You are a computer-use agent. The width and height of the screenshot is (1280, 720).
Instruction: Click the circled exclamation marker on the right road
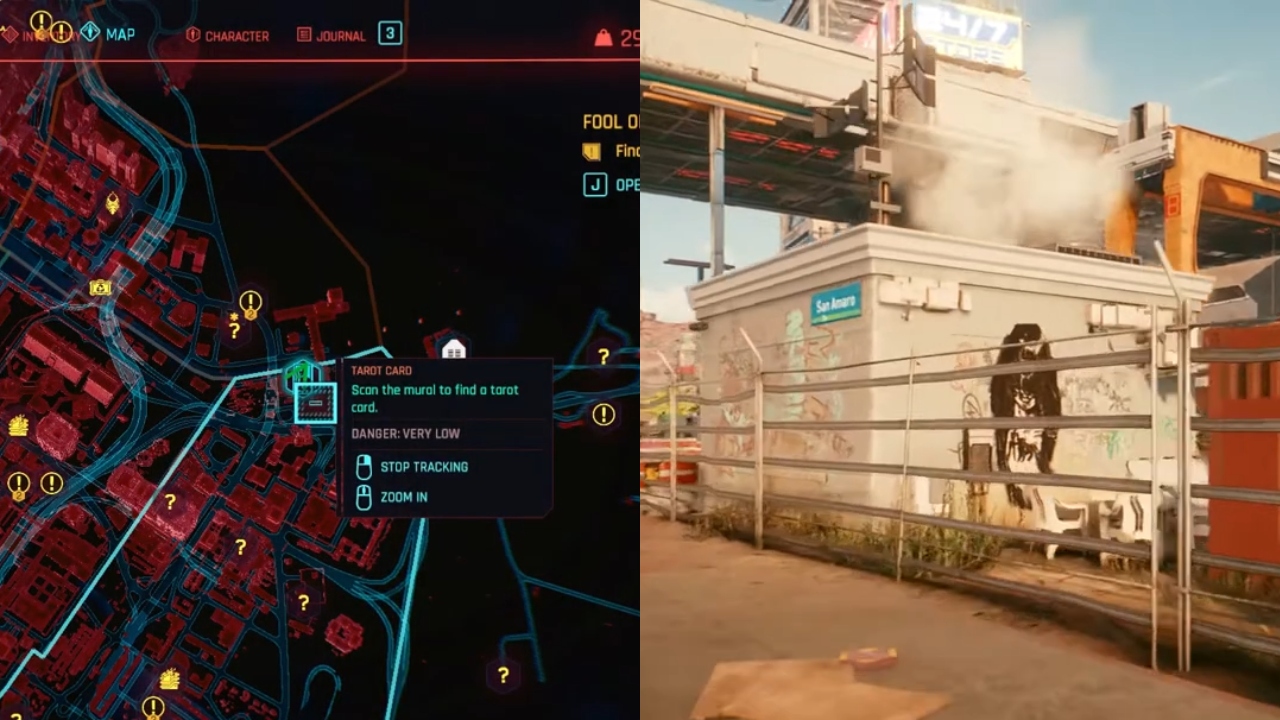(603, 413)
